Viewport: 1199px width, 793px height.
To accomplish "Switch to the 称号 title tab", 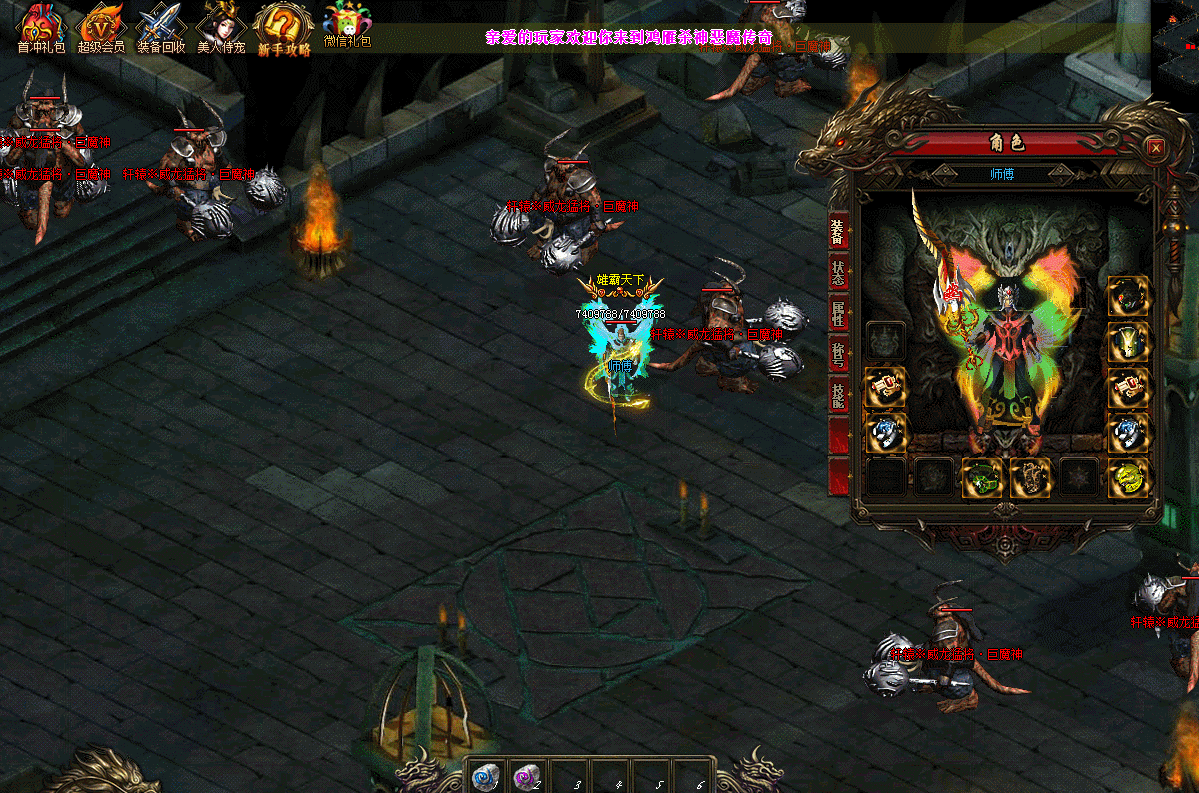I will (838, 355).
